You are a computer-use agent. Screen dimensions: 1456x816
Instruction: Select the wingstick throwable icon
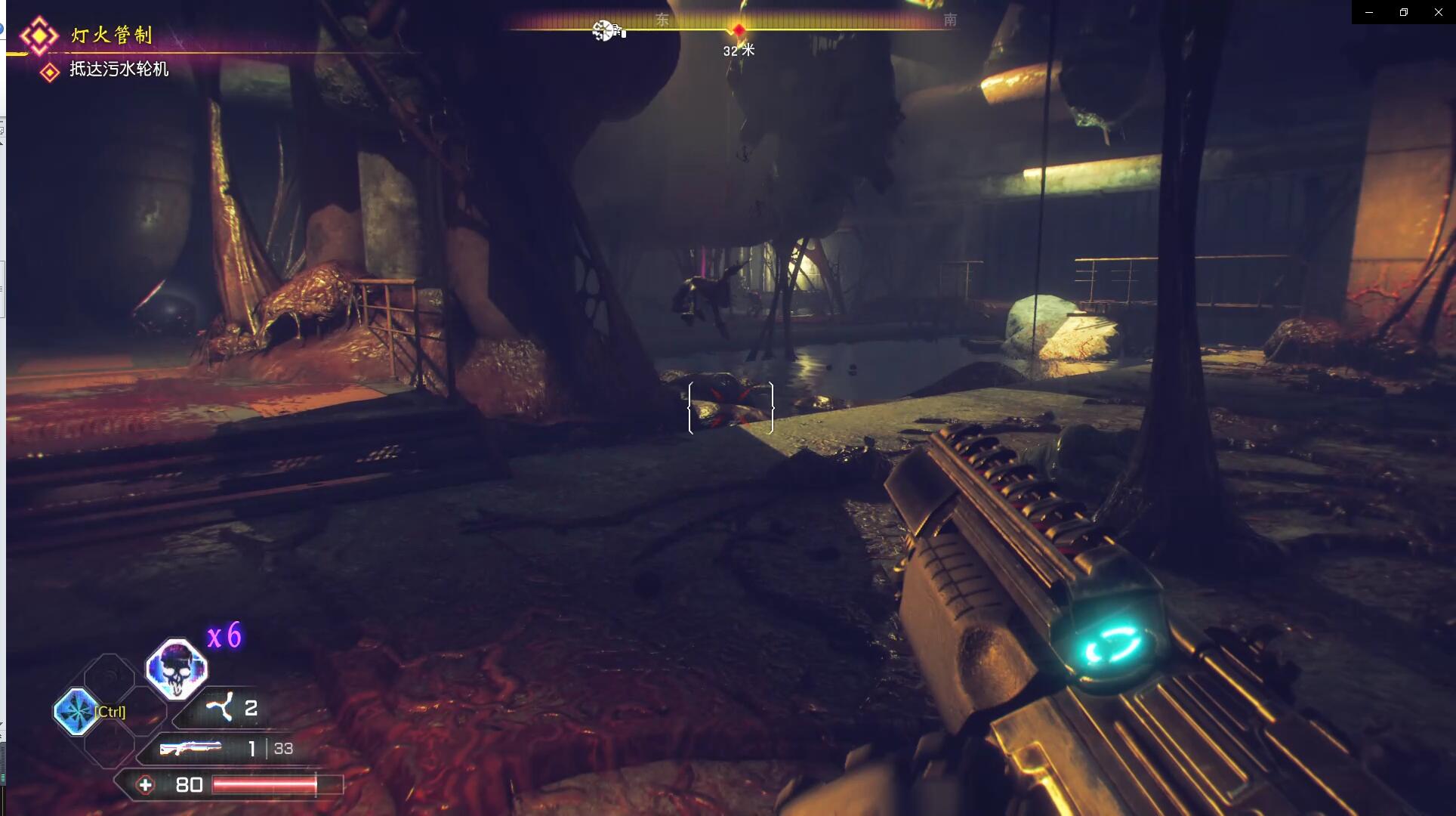(220, 708)
